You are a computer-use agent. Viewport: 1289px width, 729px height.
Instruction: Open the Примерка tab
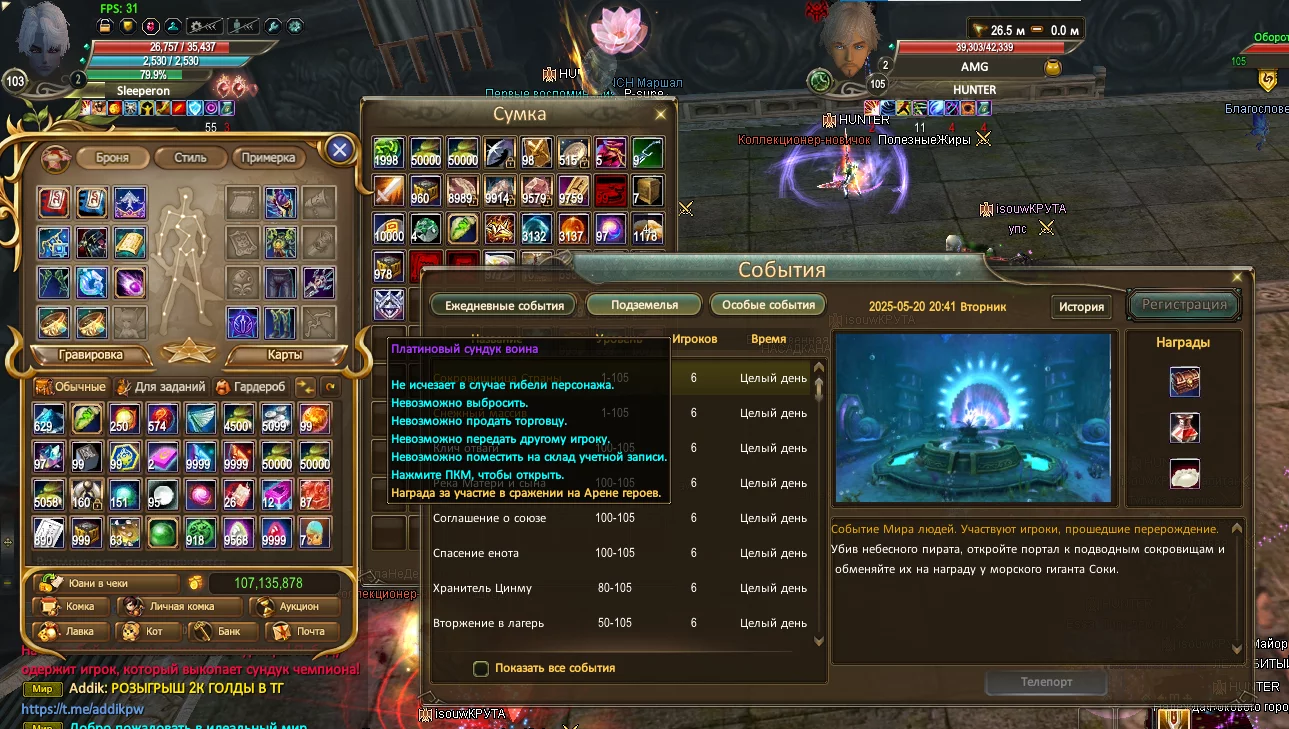tap(268, 158)
